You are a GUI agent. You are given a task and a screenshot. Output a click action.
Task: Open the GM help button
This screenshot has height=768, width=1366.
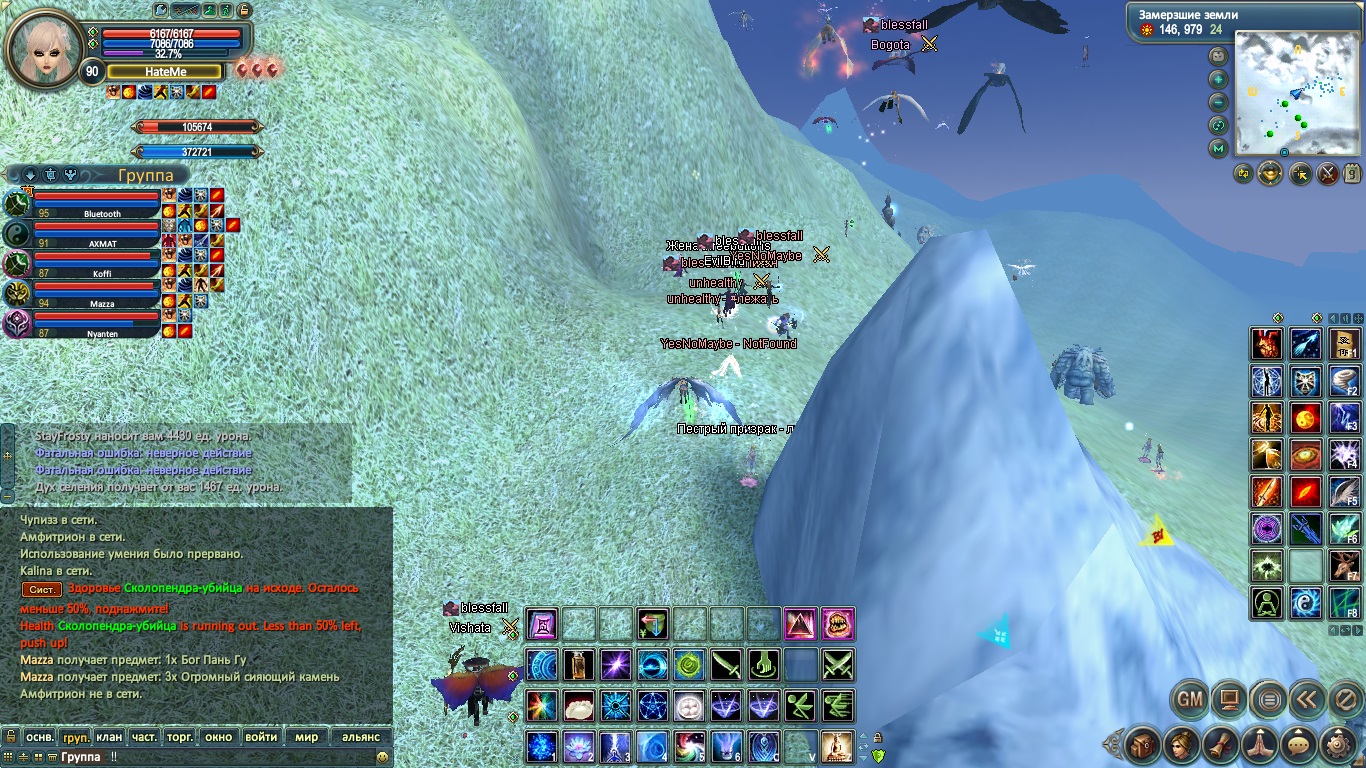click(1189, 700)
